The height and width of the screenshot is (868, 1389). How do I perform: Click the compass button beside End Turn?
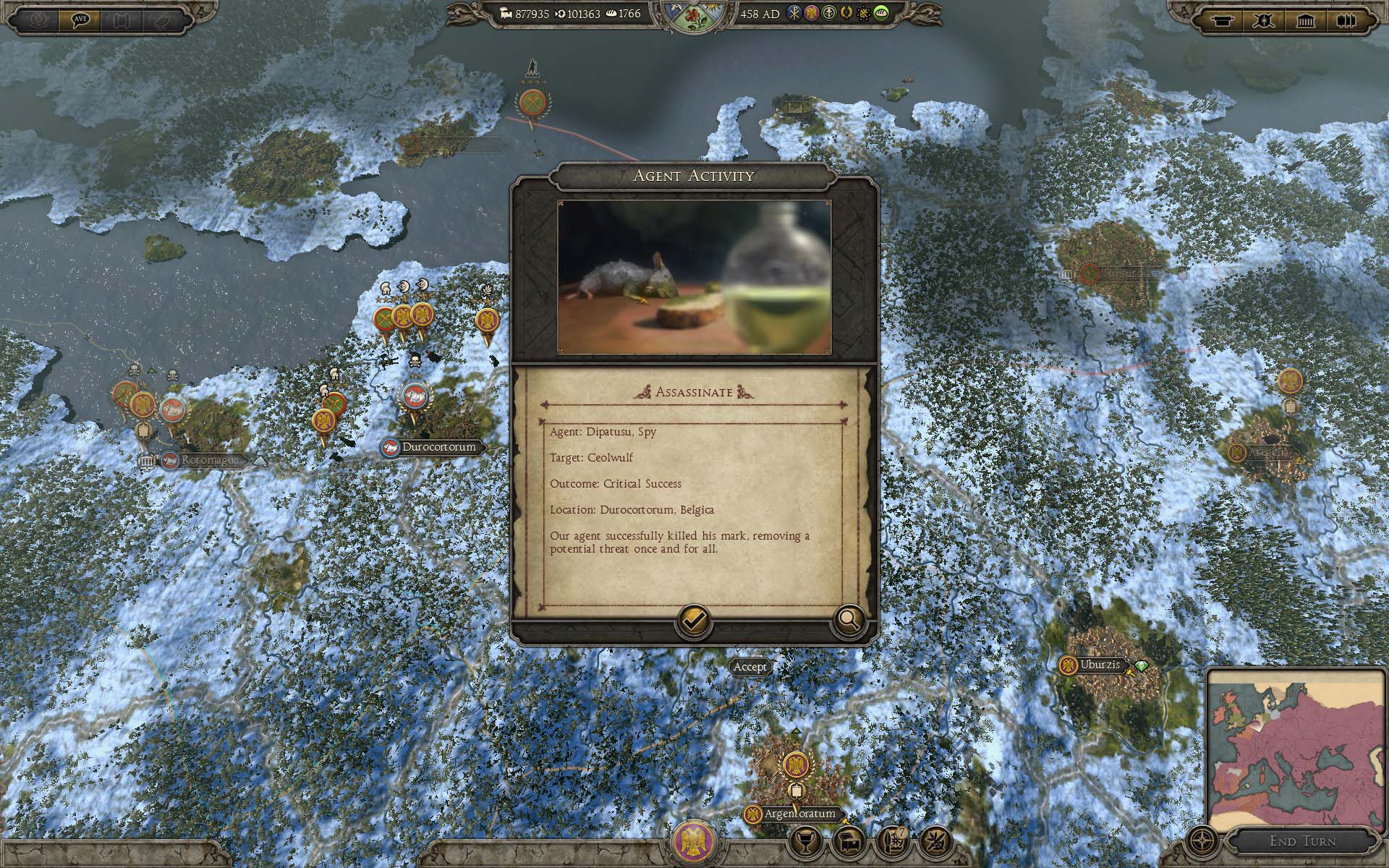[x=1202, y=841]
